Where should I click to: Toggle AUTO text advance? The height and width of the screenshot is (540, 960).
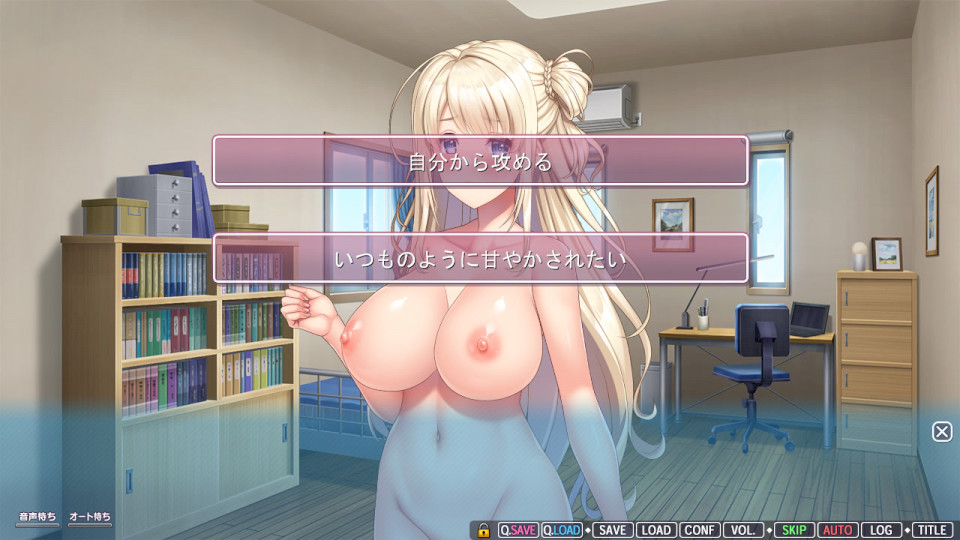point(837,530)
